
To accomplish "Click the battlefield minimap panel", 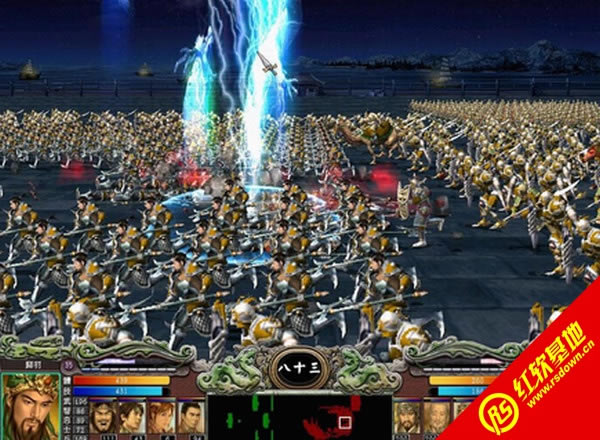I will [x=298, y=417].
